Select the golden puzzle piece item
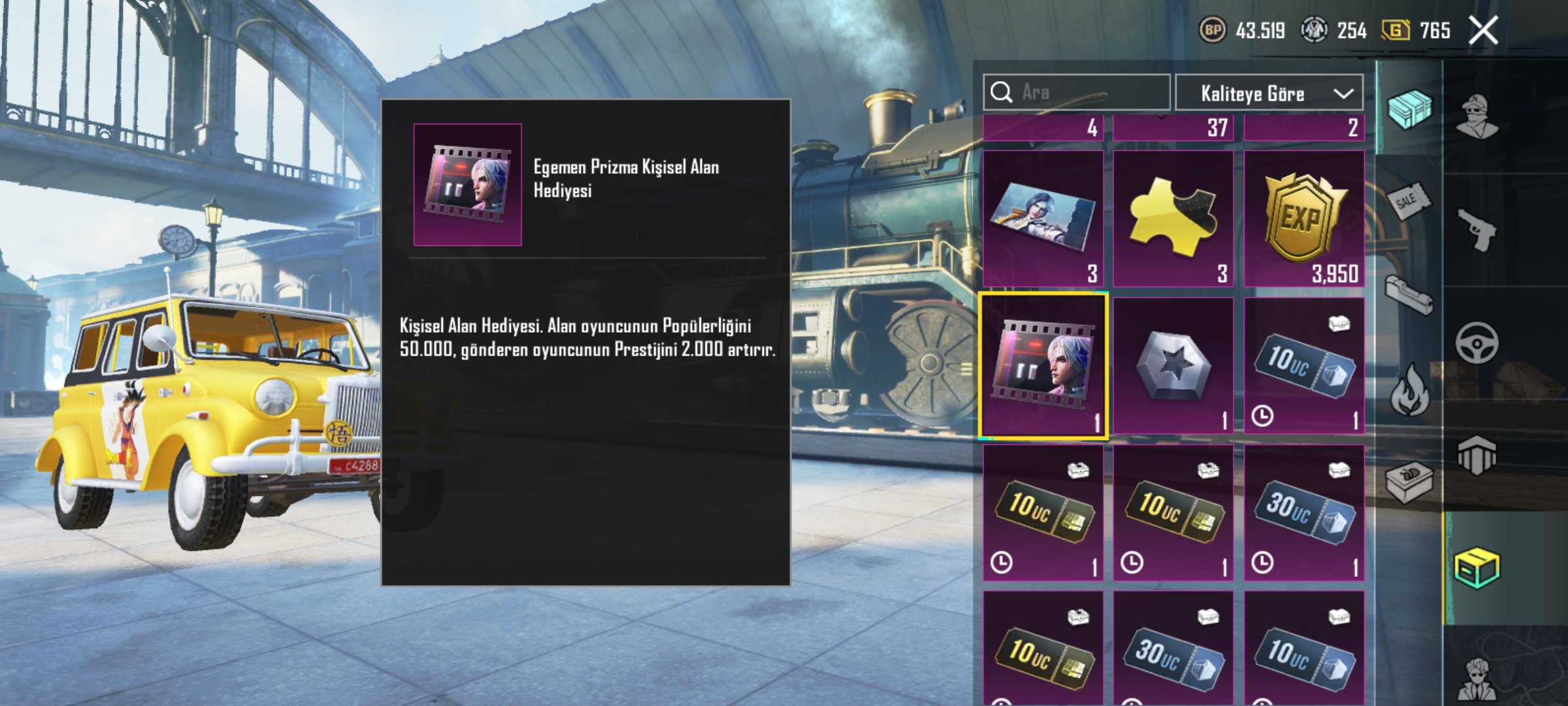Image resolution: width=1568 pixels, height=706 pixels. [x=1173, y=219]
